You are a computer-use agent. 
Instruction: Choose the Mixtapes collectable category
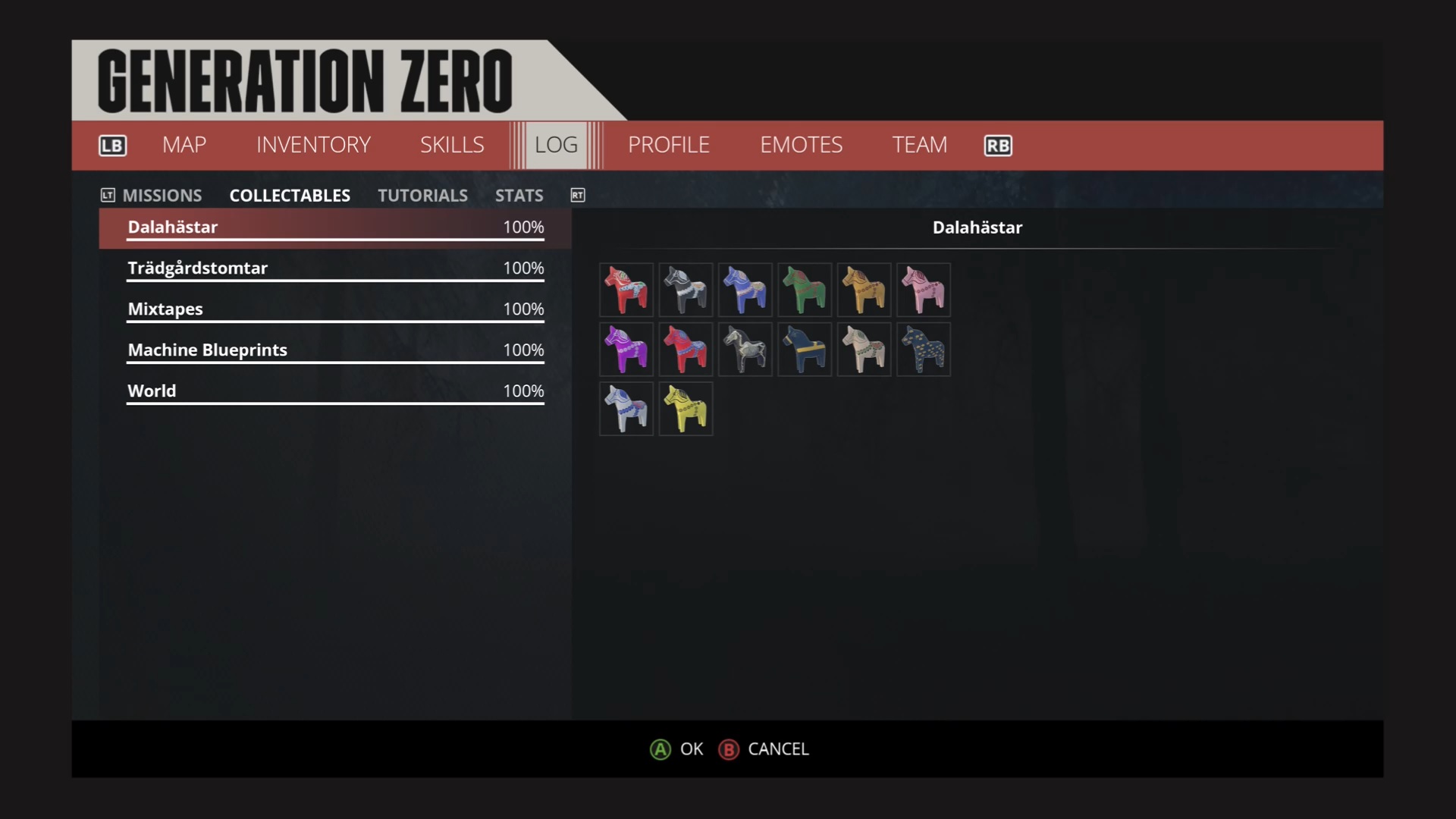(x=334, y=309)
